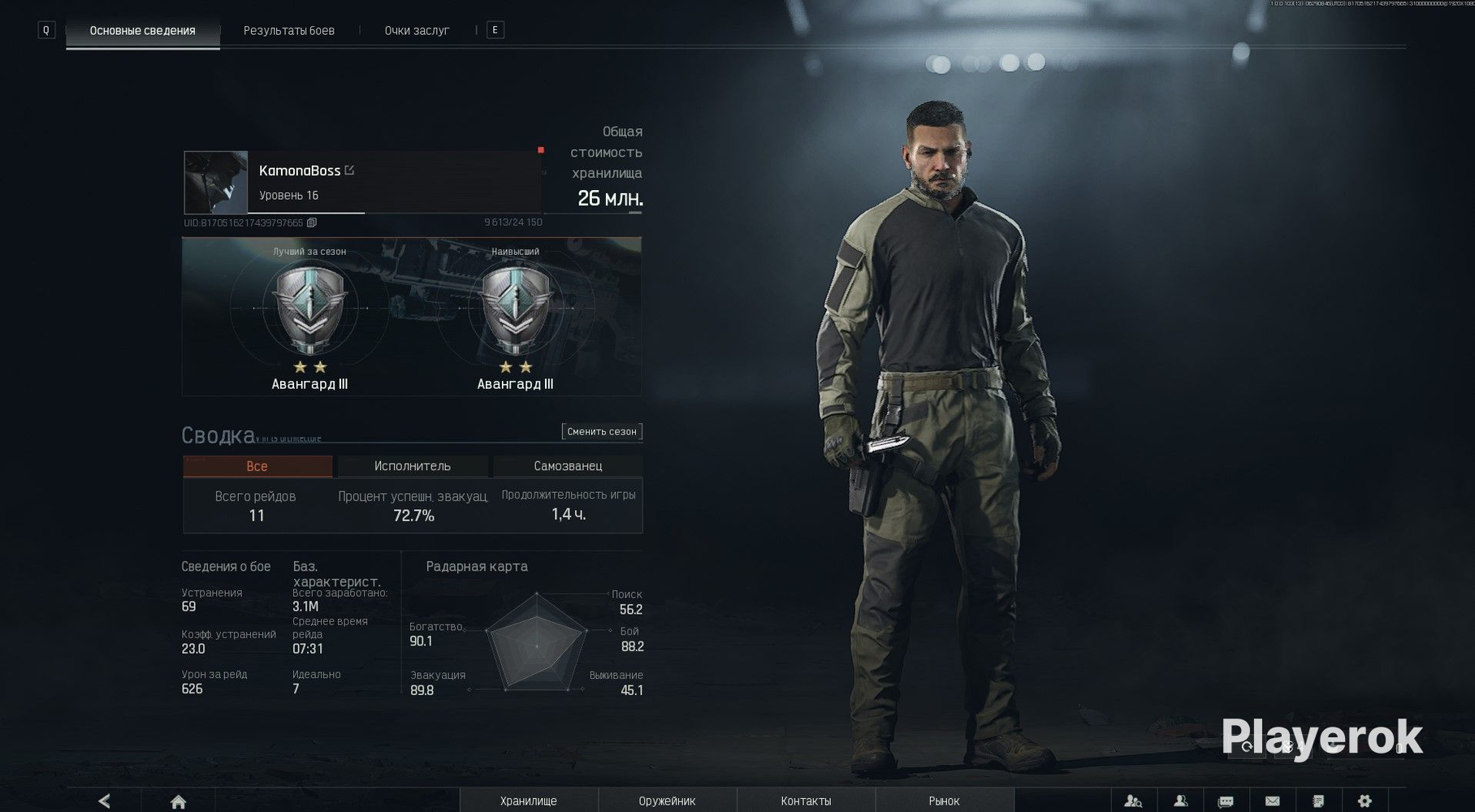The height and width of the screenshot is (812, 1475).
Task: Open Хранилище from the bottom bar
Action: pyautogui.click(x=529, y=801)
